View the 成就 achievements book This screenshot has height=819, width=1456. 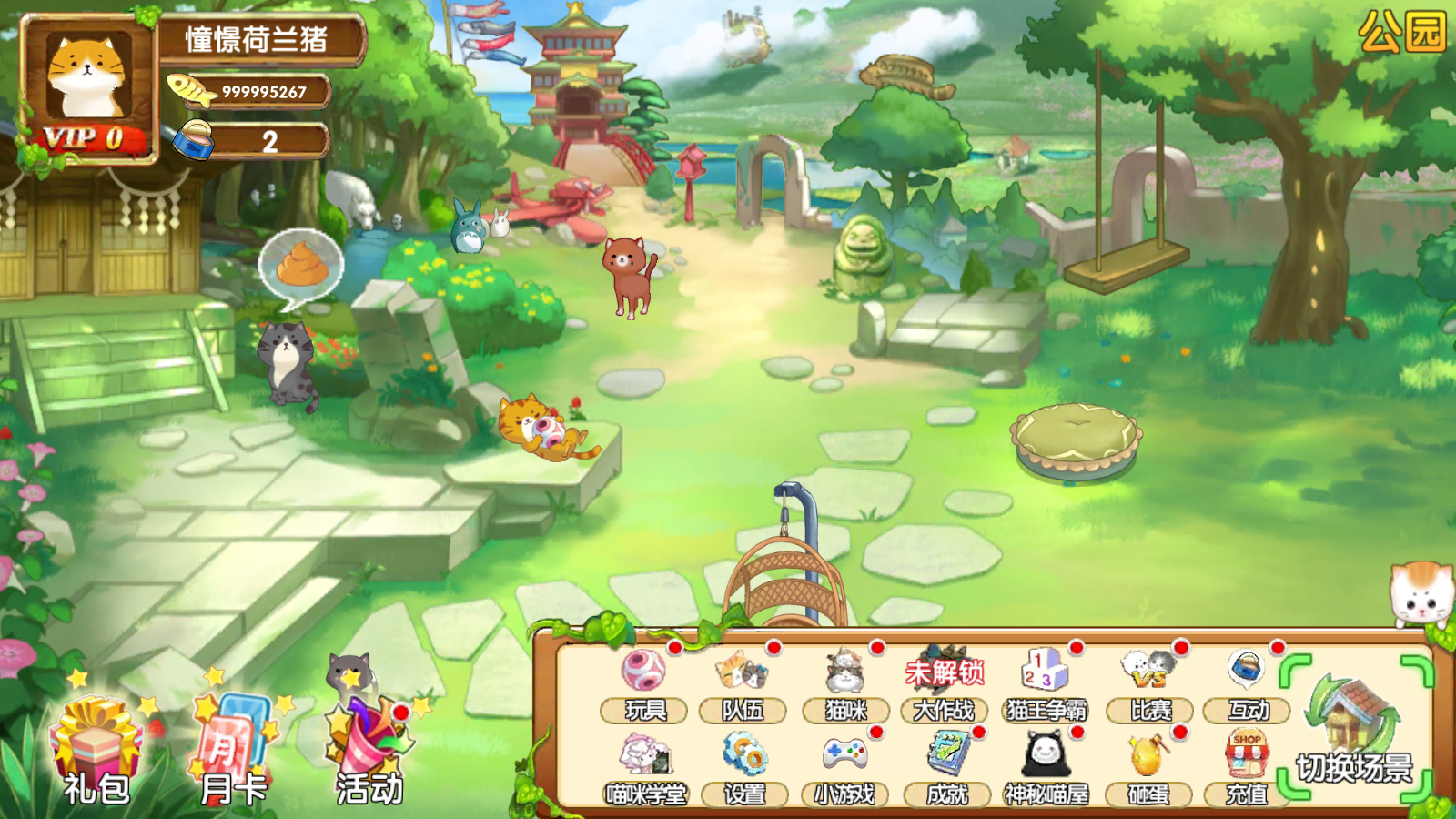tap(947, 769)
